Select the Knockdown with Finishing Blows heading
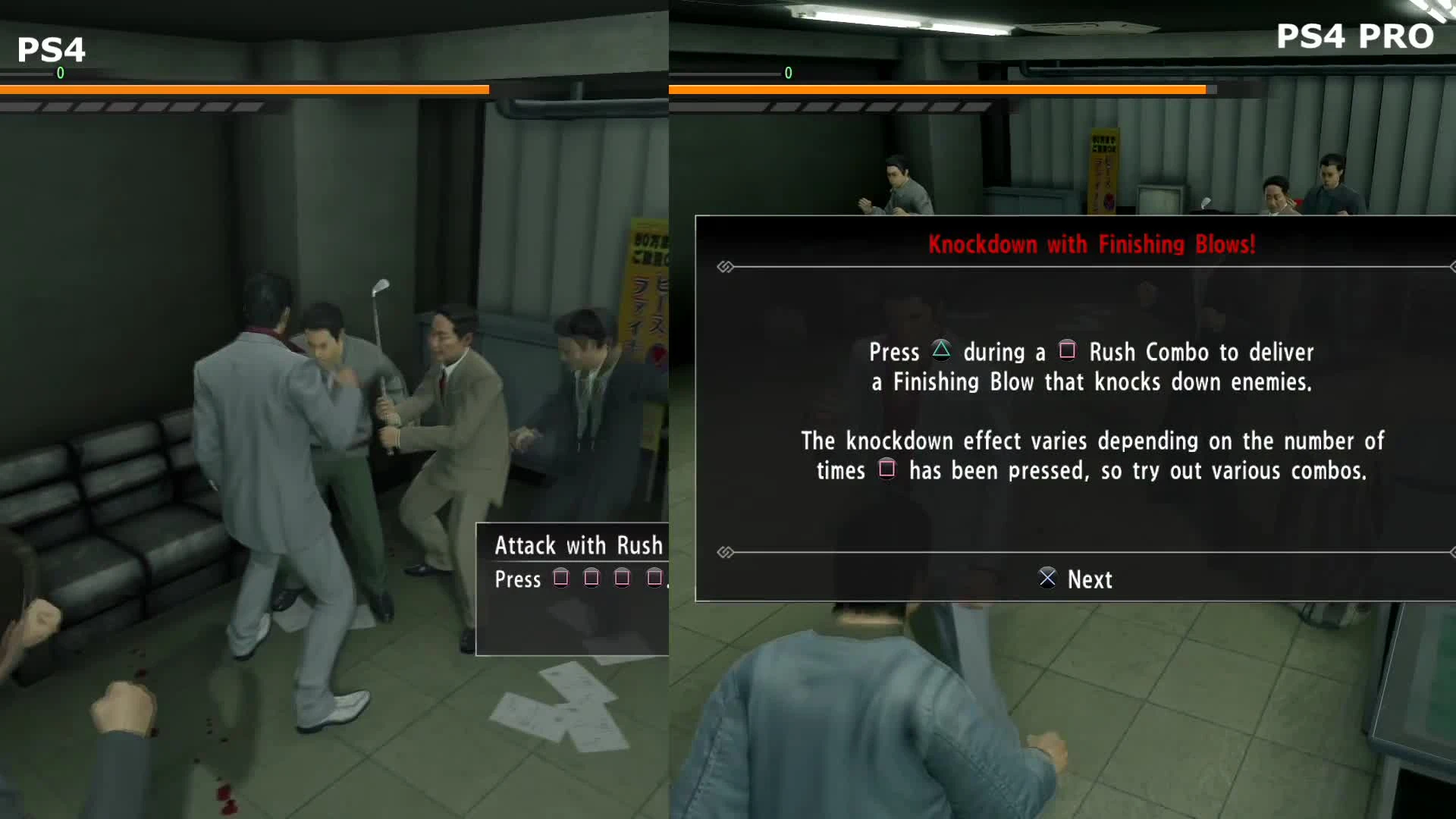Viewport: 1456px width, 819px height. click(x=1092, y=245)
